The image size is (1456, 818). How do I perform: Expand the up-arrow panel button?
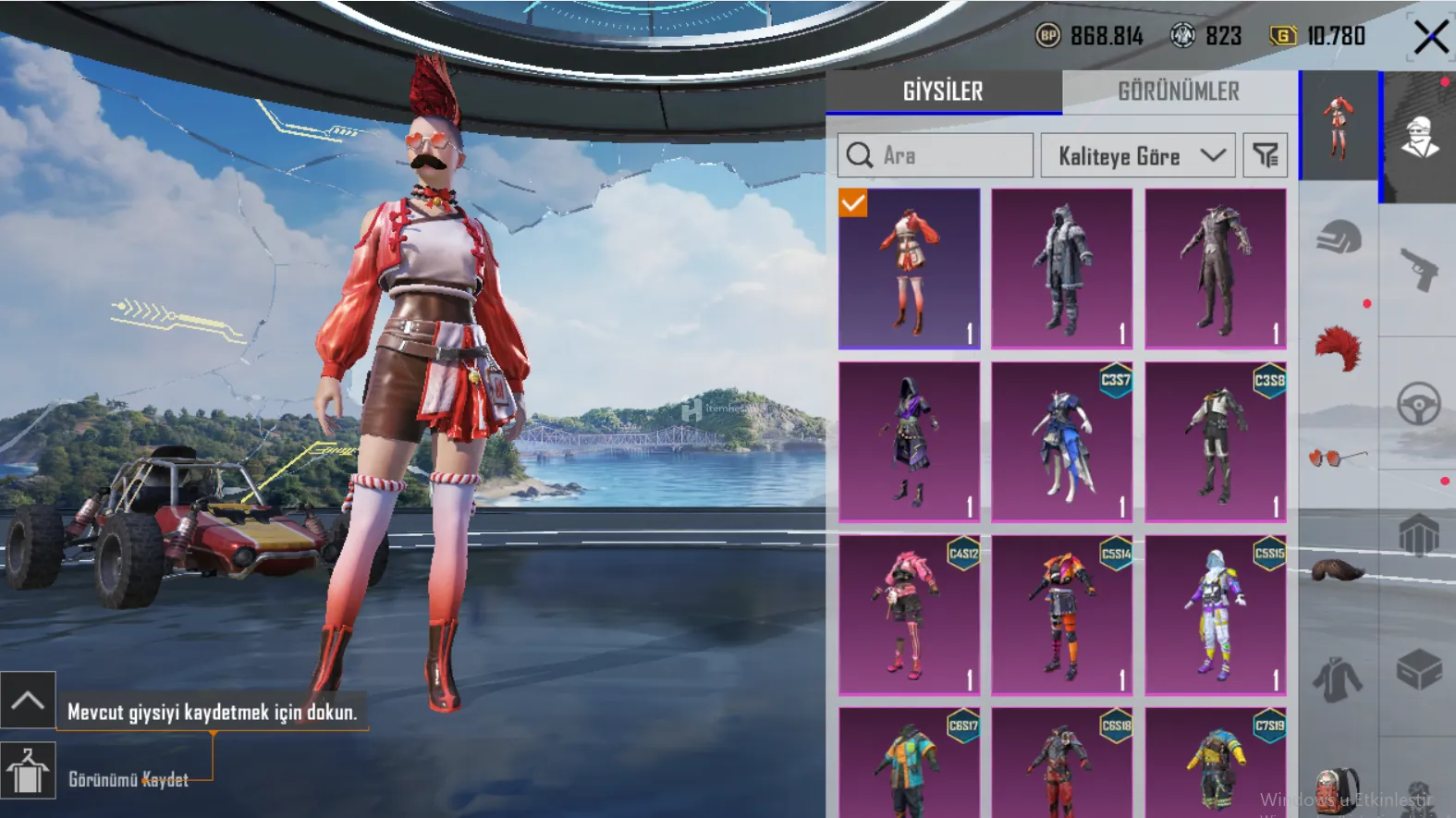[28, 700]
